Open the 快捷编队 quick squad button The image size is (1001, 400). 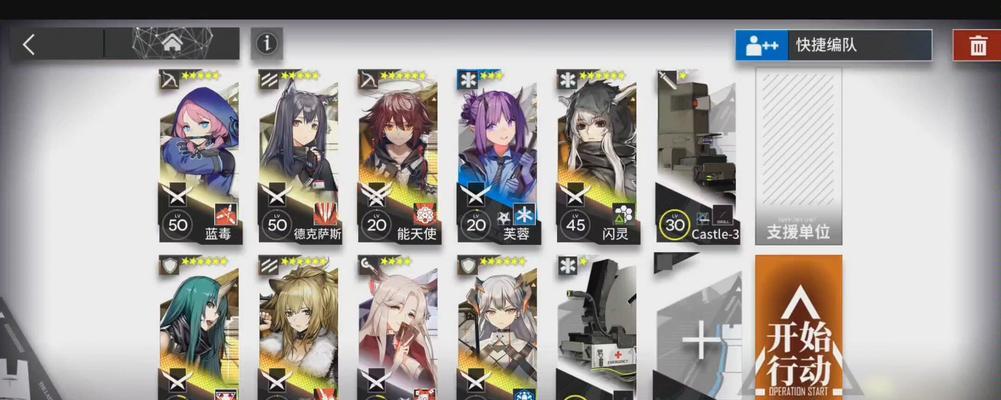click(x=833, y=45)
